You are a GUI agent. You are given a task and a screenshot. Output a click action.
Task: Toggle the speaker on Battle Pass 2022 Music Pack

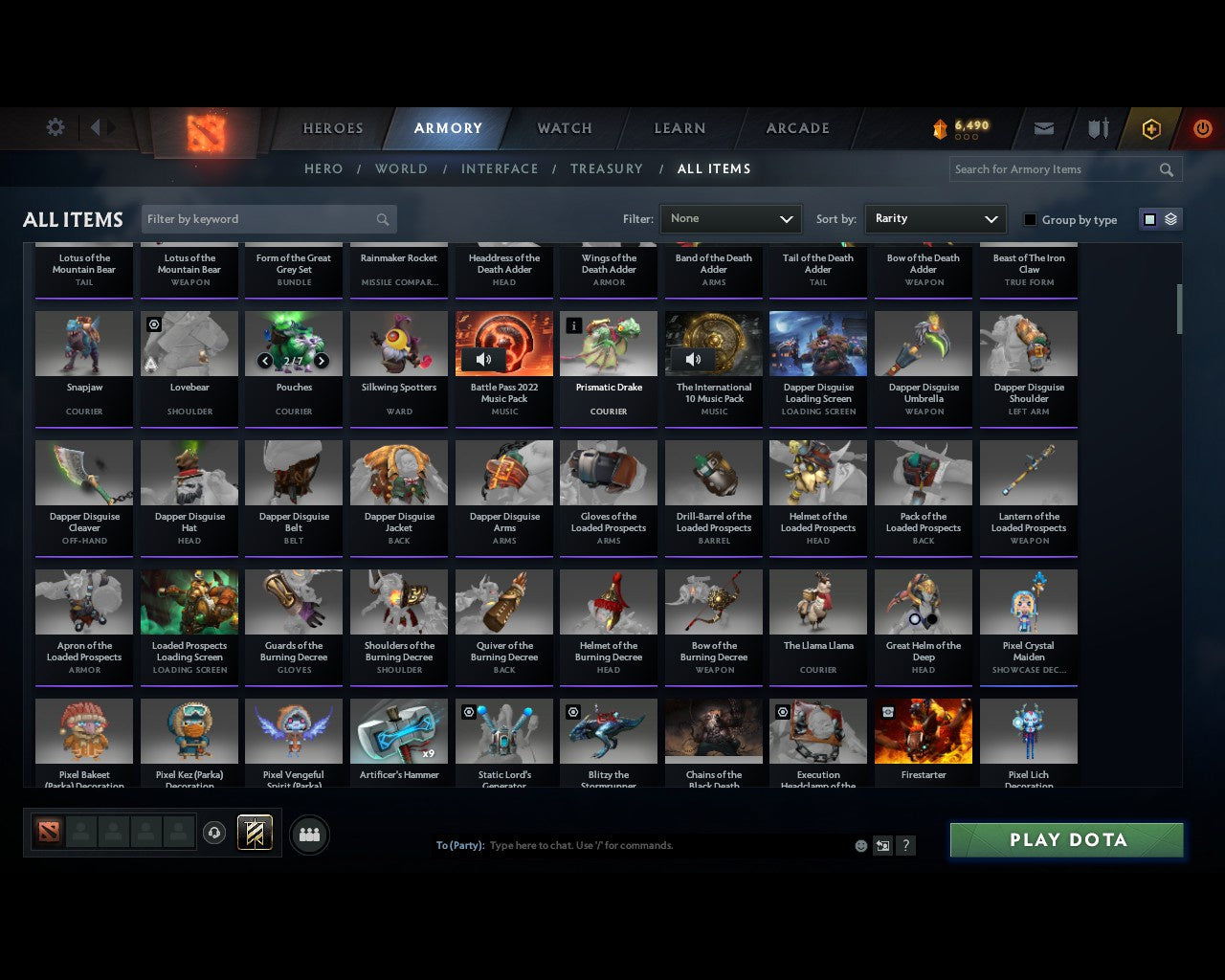coord(483,360)
